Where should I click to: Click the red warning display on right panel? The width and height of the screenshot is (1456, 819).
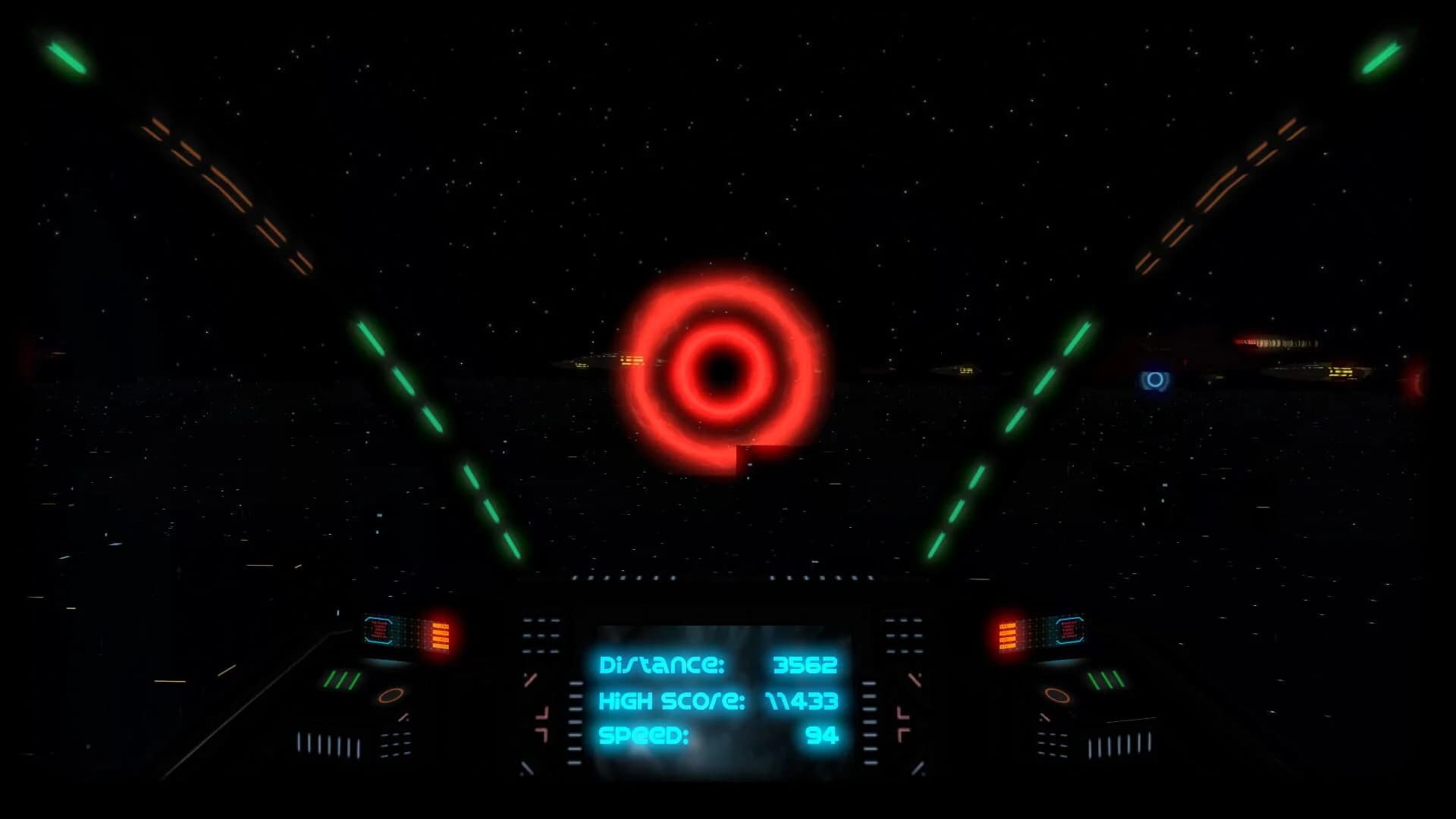pyautogui.click(x=1071, y=630)
